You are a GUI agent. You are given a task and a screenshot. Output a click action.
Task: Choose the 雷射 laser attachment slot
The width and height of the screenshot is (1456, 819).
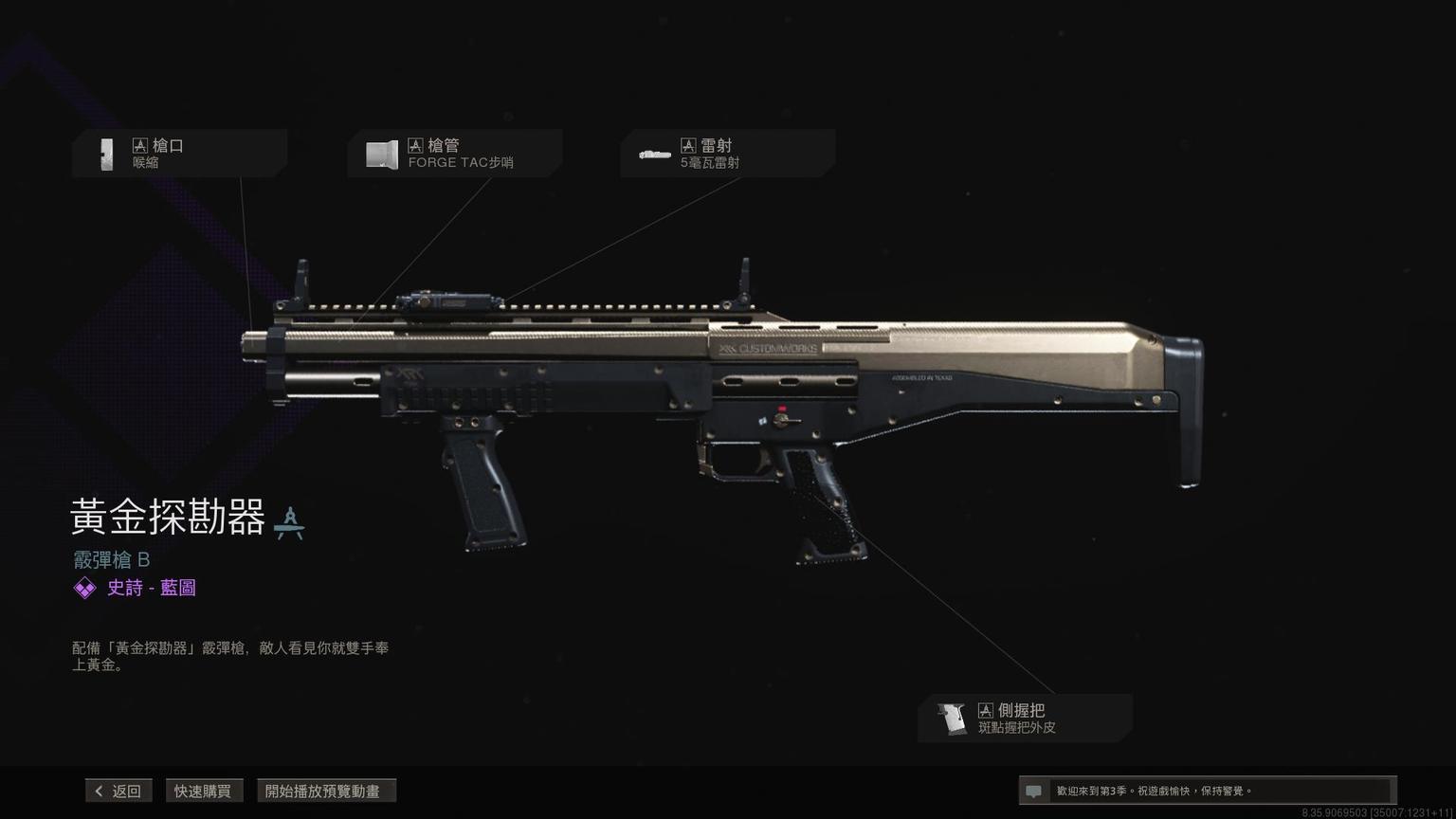tap(727, 154)
